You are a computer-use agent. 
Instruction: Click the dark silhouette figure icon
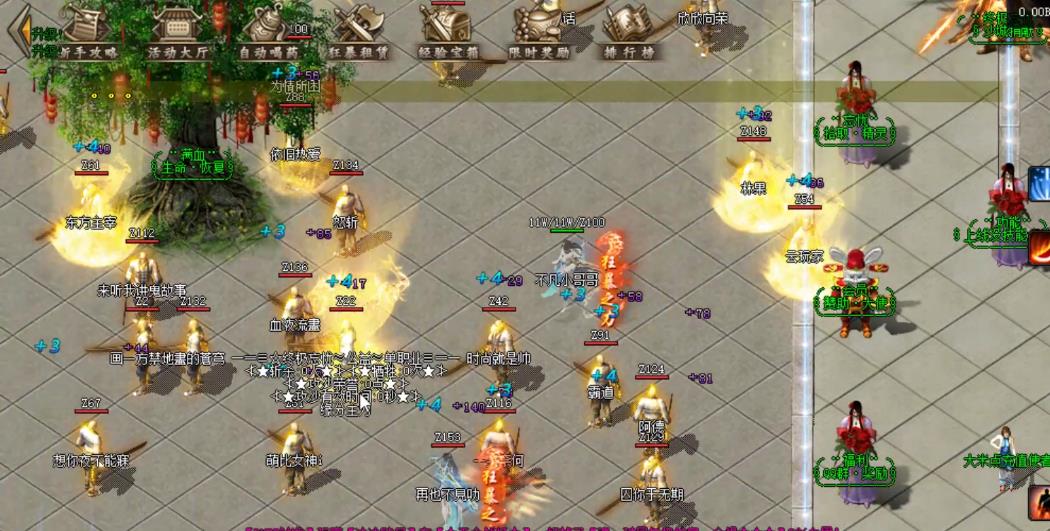(1039, 503)
